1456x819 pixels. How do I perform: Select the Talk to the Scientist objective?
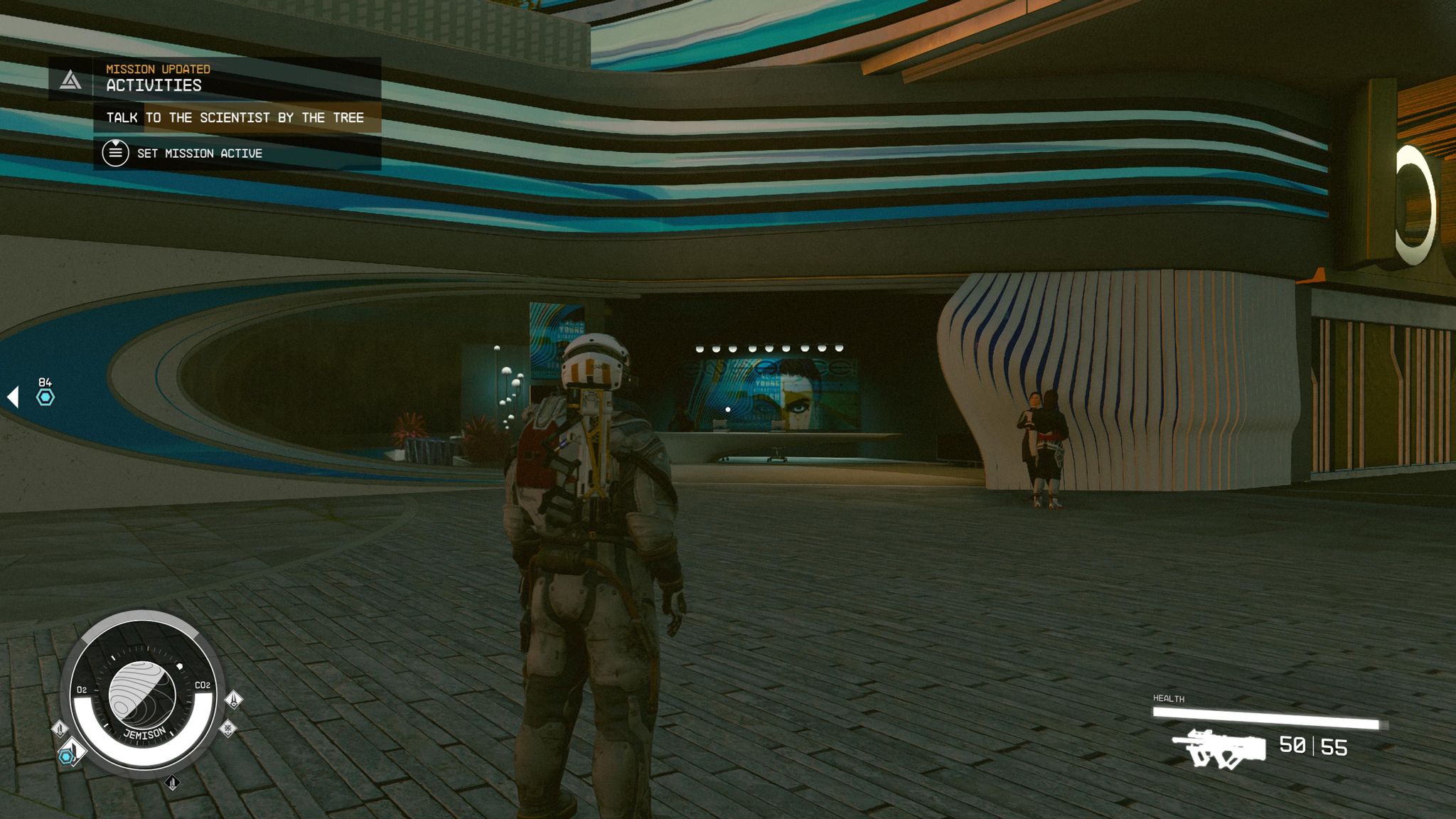click(235, 117)
